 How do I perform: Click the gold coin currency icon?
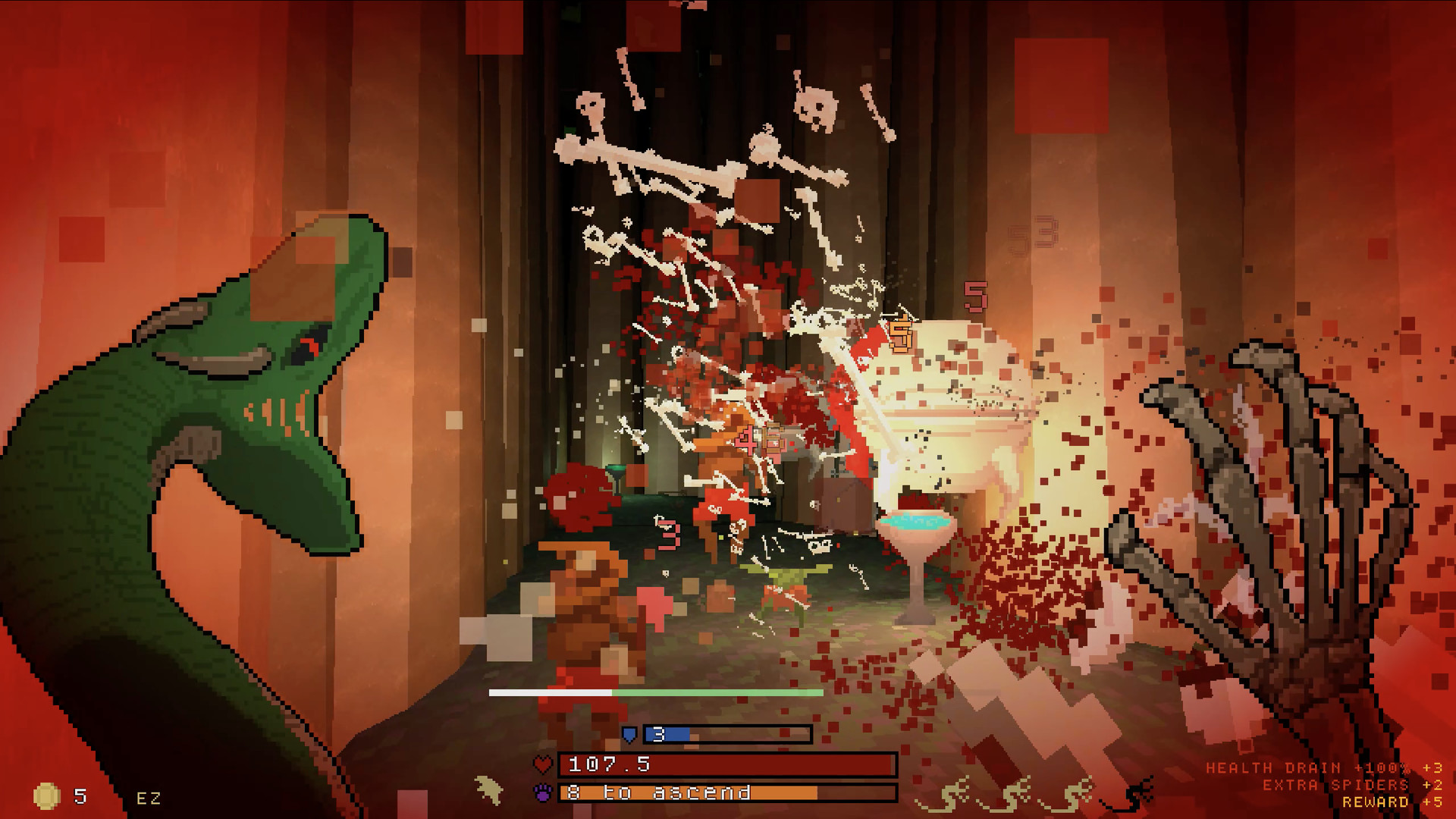coord(45,795)
